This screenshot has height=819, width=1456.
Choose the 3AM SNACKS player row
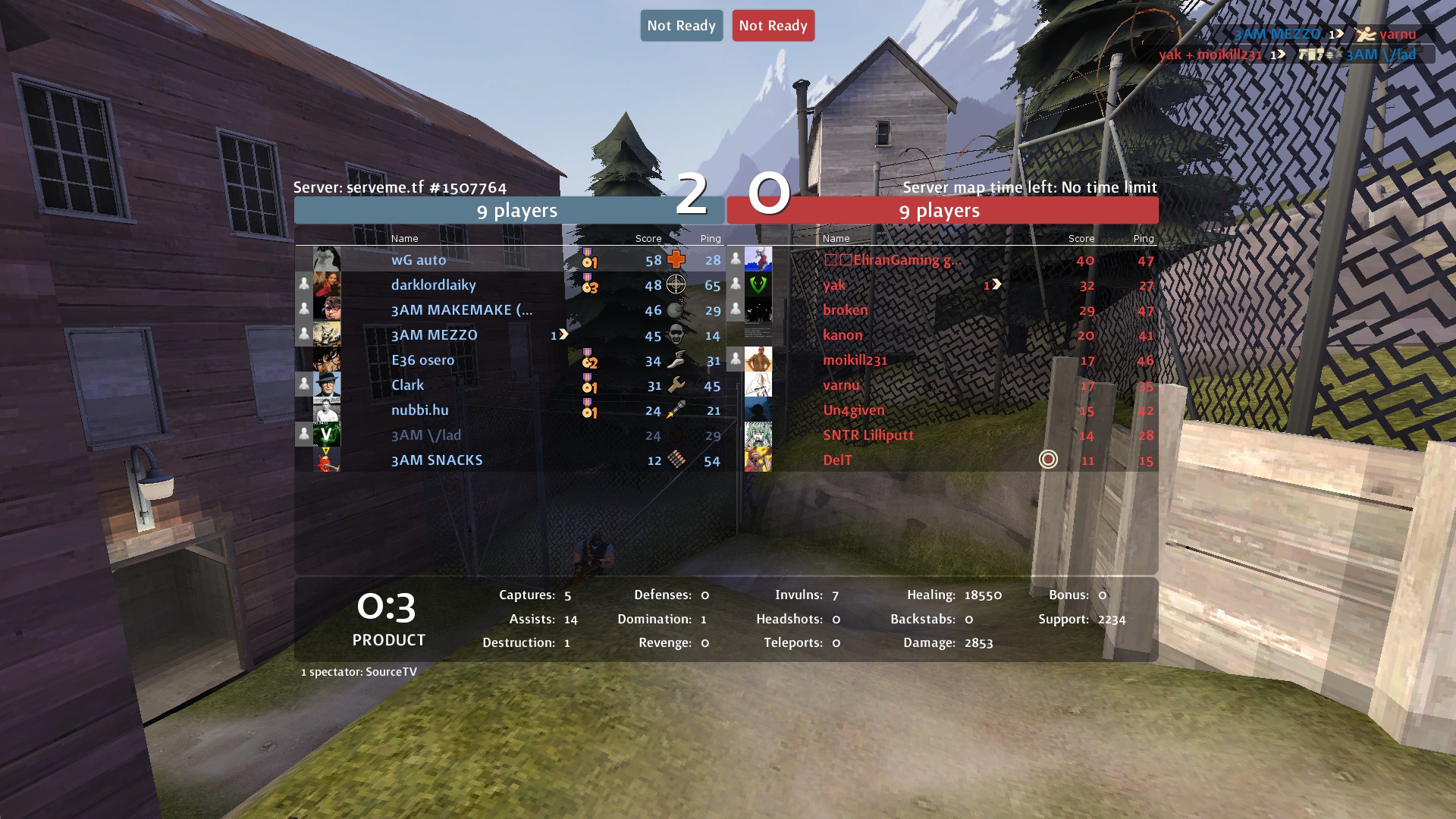coord(437,460)
